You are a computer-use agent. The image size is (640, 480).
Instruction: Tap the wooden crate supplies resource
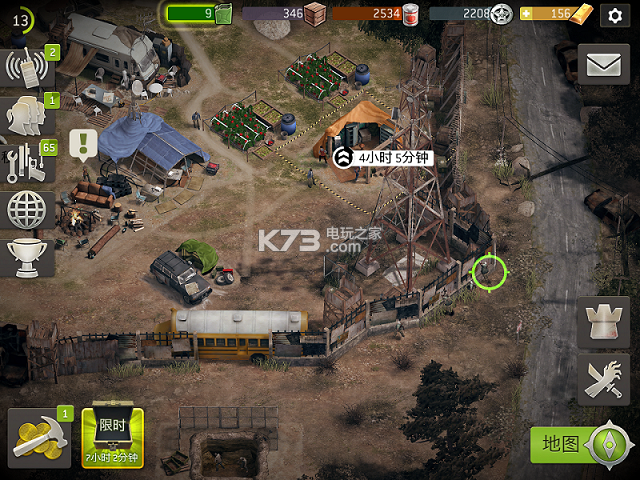click(x=315, y=14)
